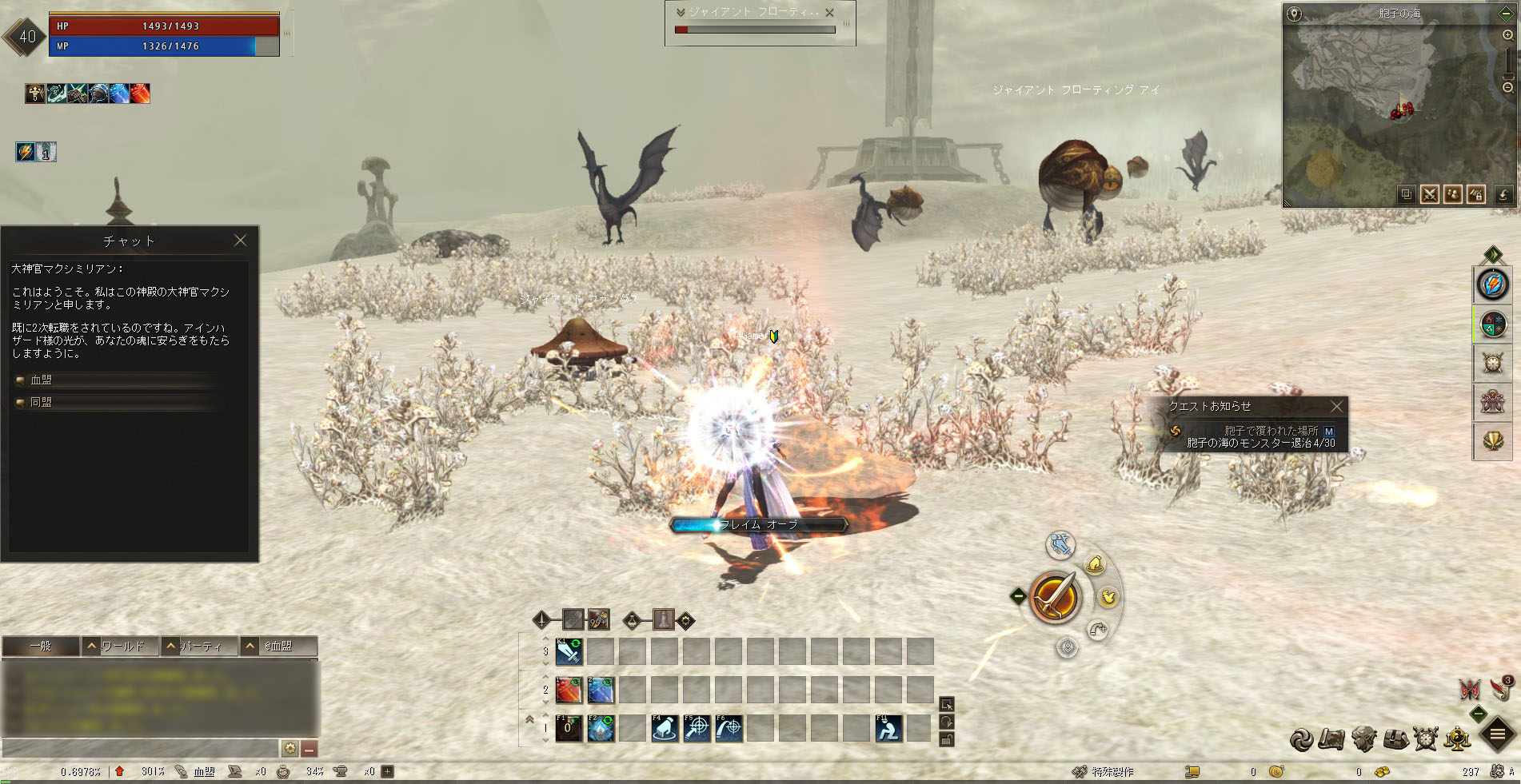The image size is (1521, 784).
Task: Activate the F1 hotbar skill
Action: point(569,728)
